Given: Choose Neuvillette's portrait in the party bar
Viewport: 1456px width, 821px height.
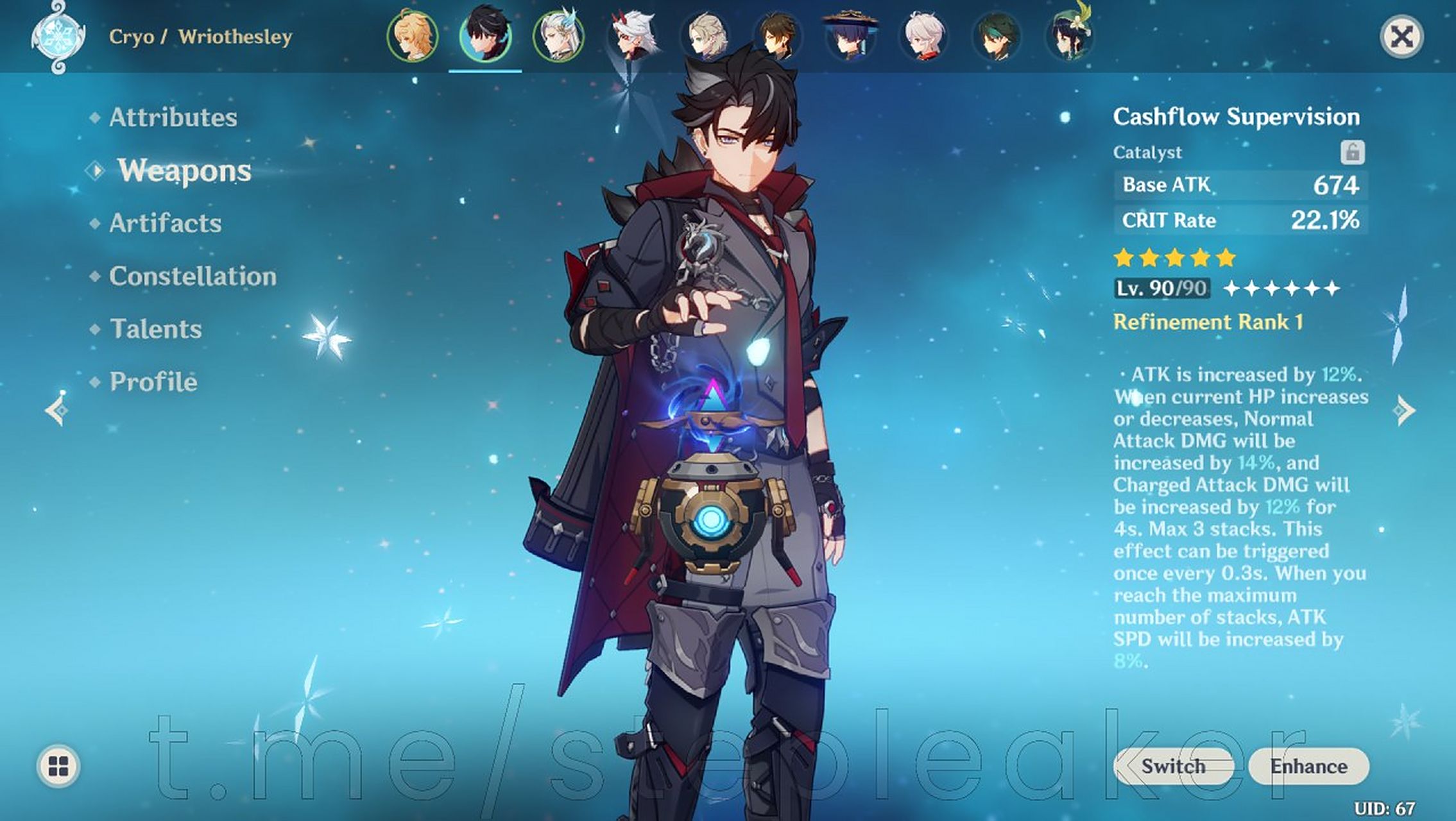Looking at the screenshot, I should tap(558, 37).
